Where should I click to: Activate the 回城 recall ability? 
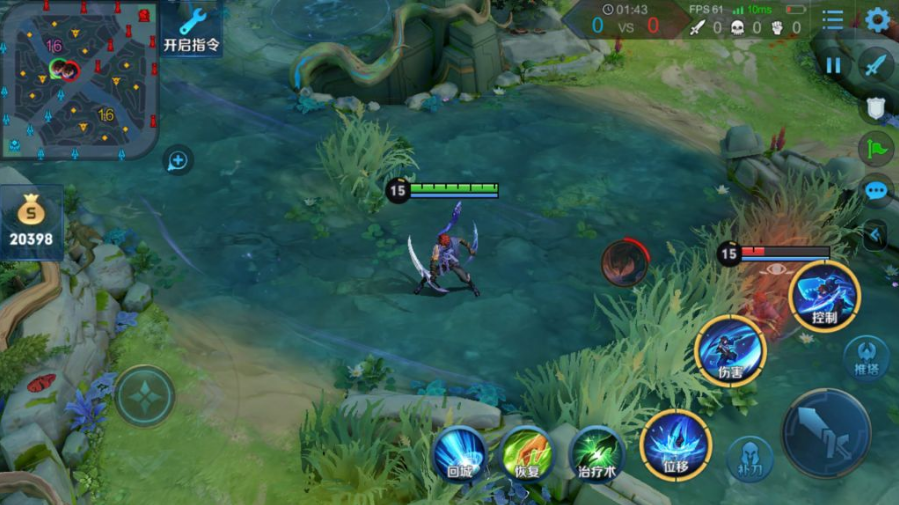(x=460, y=453)
